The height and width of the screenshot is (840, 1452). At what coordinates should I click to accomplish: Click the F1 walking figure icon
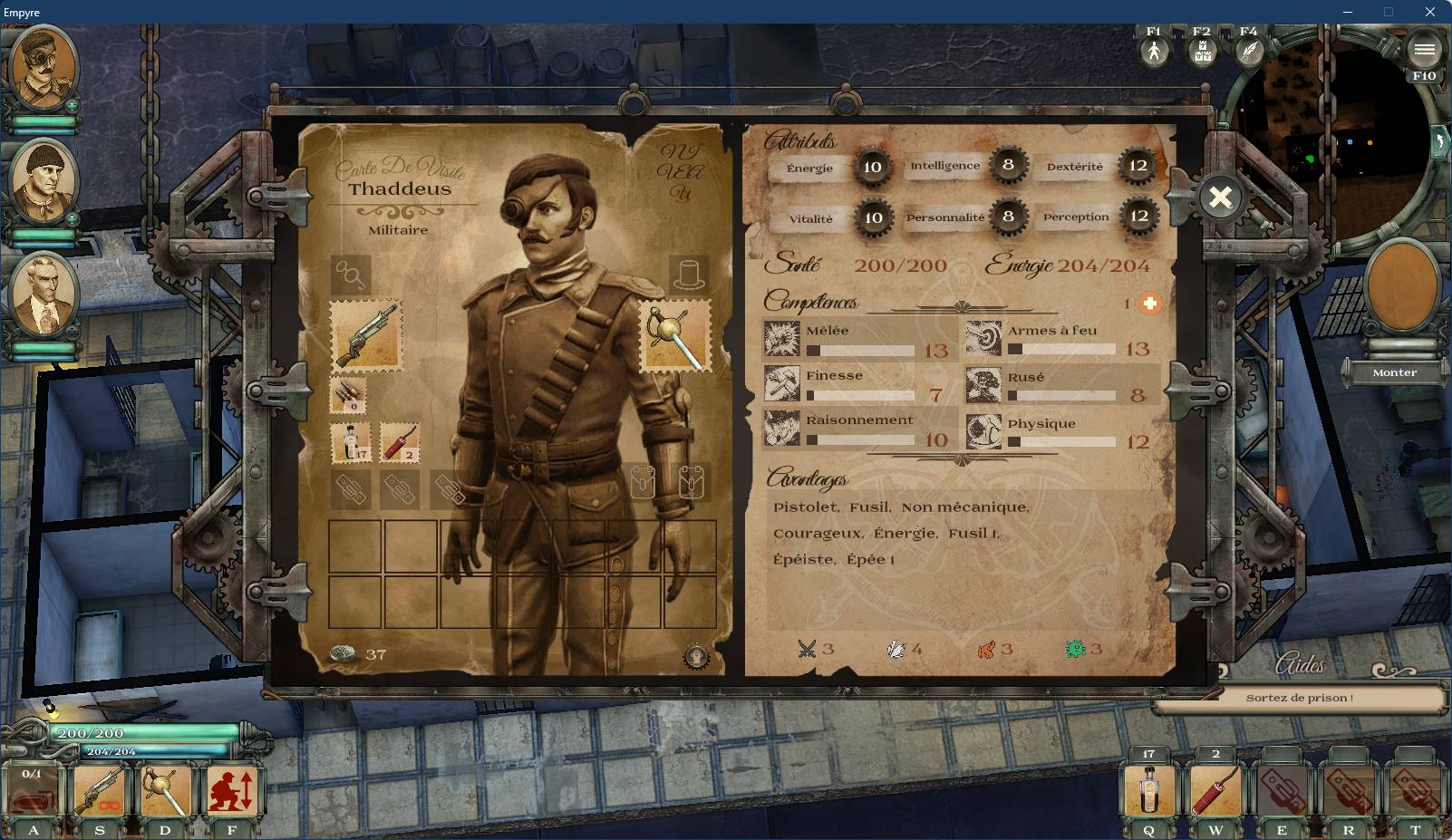point(1154,51)
